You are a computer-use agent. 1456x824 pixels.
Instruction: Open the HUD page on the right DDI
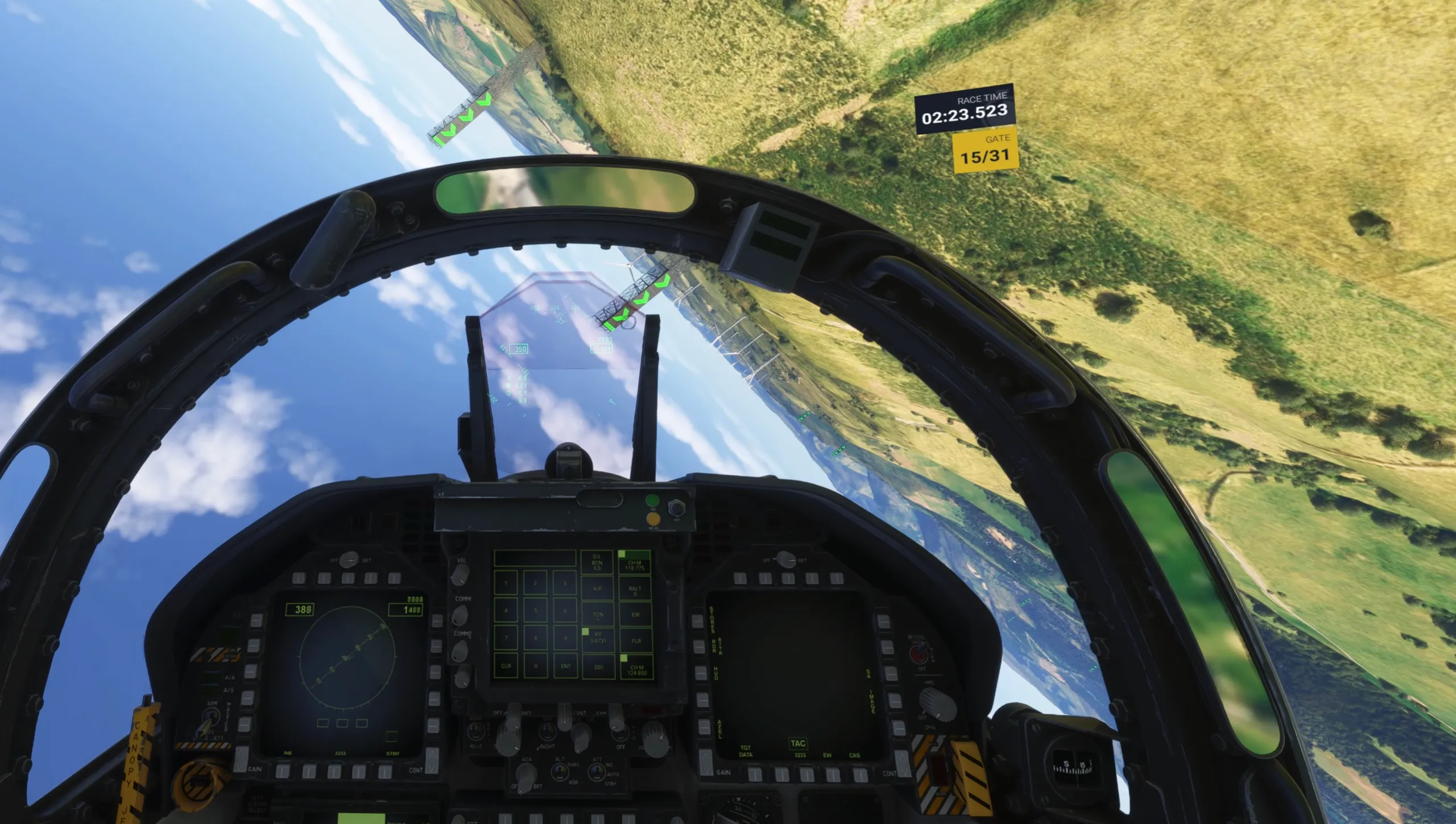point(701,673)
